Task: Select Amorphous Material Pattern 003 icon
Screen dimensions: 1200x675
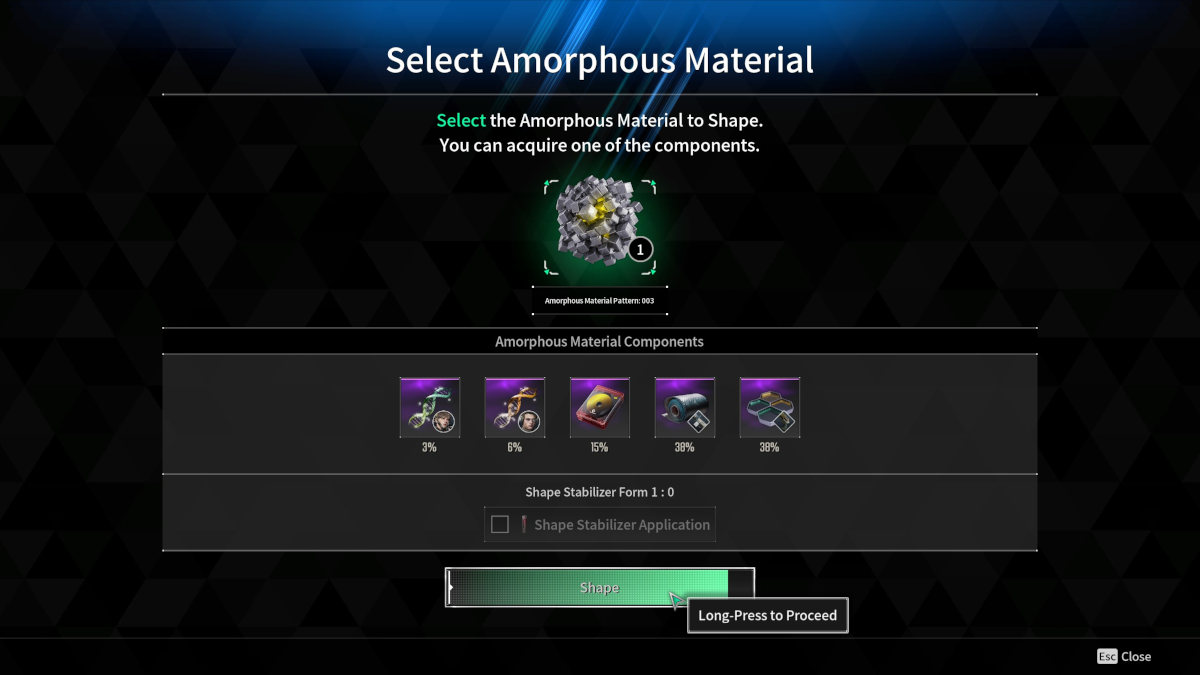Action: pos(600,227)
